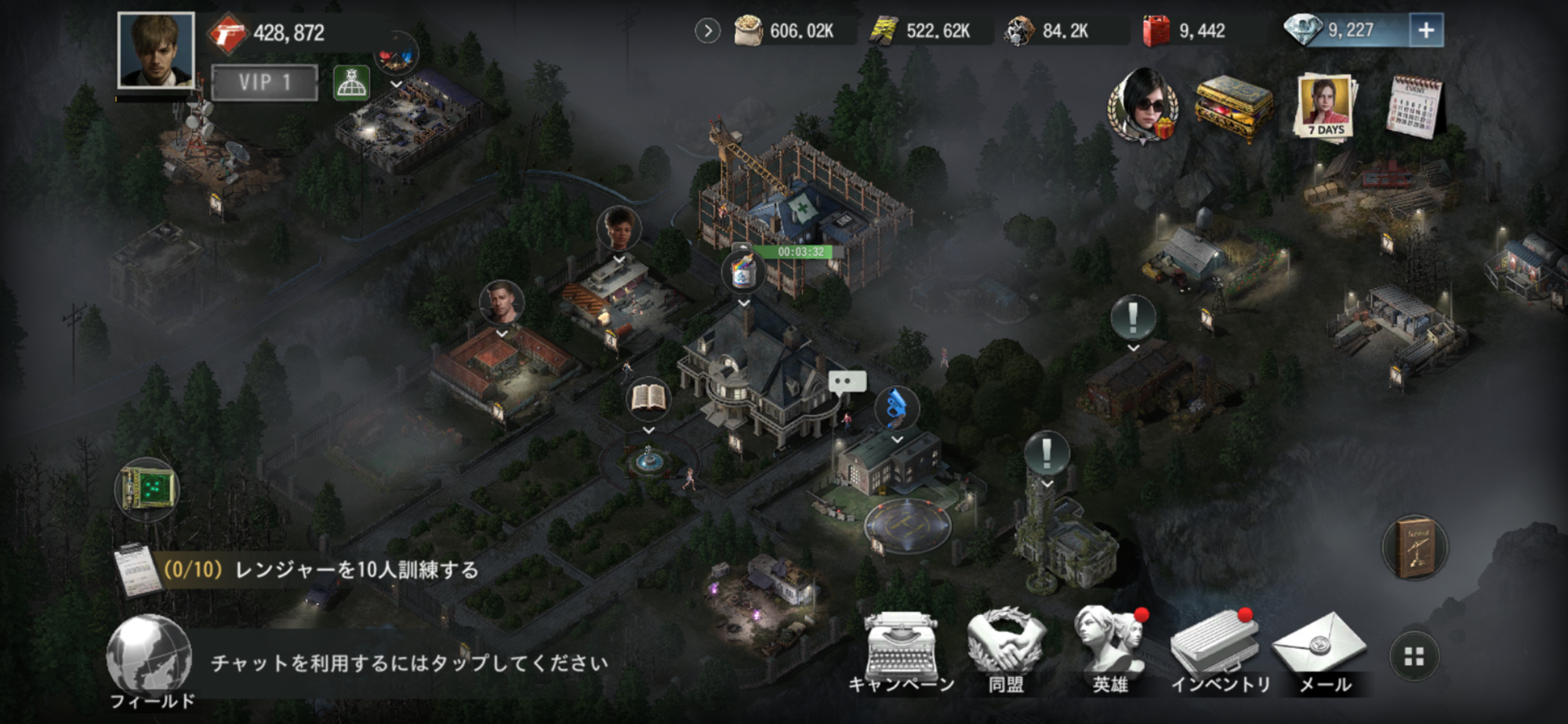
Task: Tap the open book bubble above the fountain
Action: coord(648,399)
